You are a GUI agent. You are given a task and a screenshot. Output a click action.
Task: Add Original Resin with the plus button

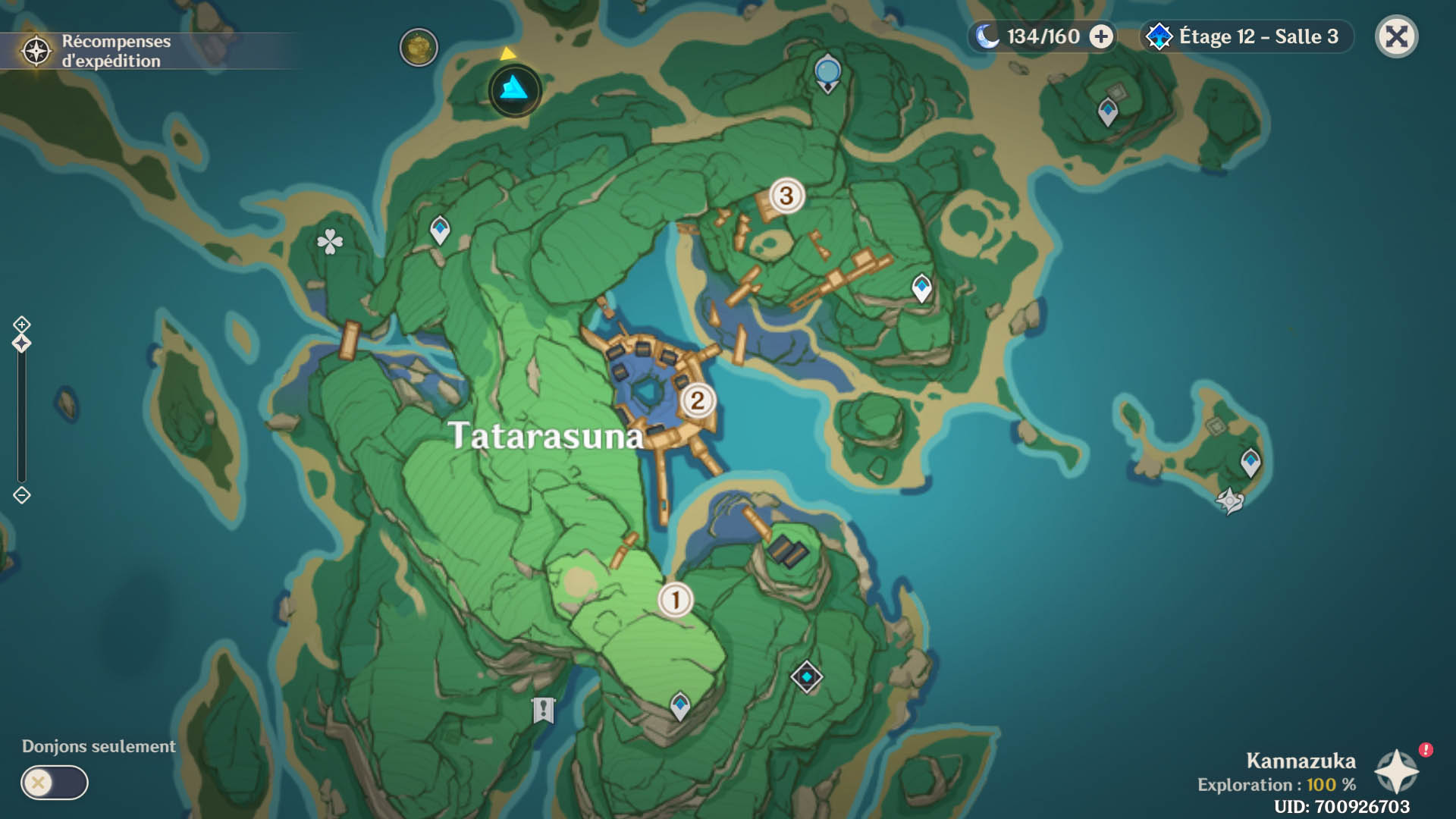click(x=1101, y=36)
